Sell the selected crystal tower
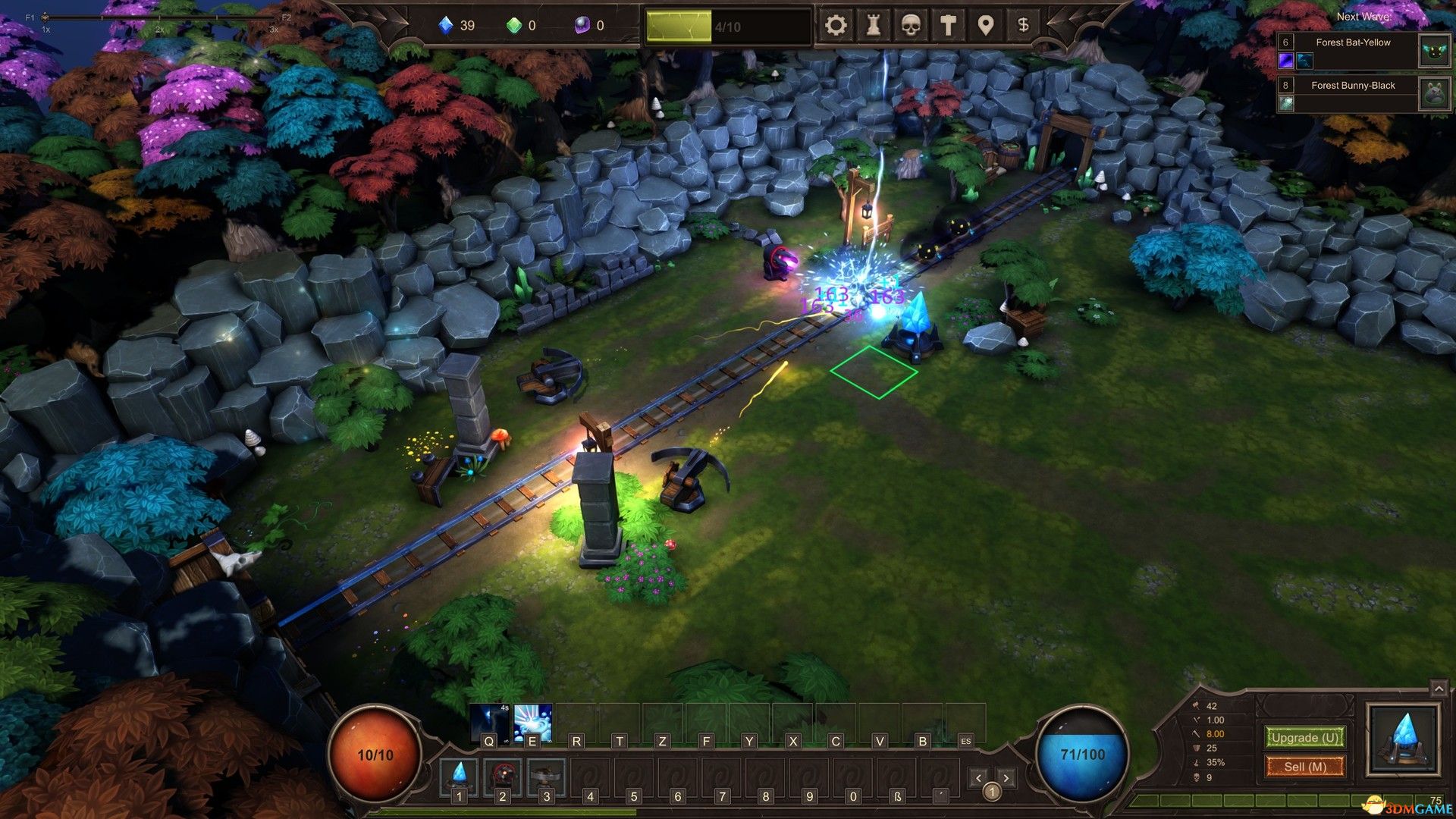This screenshot has height=819, width=1456. (1304, 767)
